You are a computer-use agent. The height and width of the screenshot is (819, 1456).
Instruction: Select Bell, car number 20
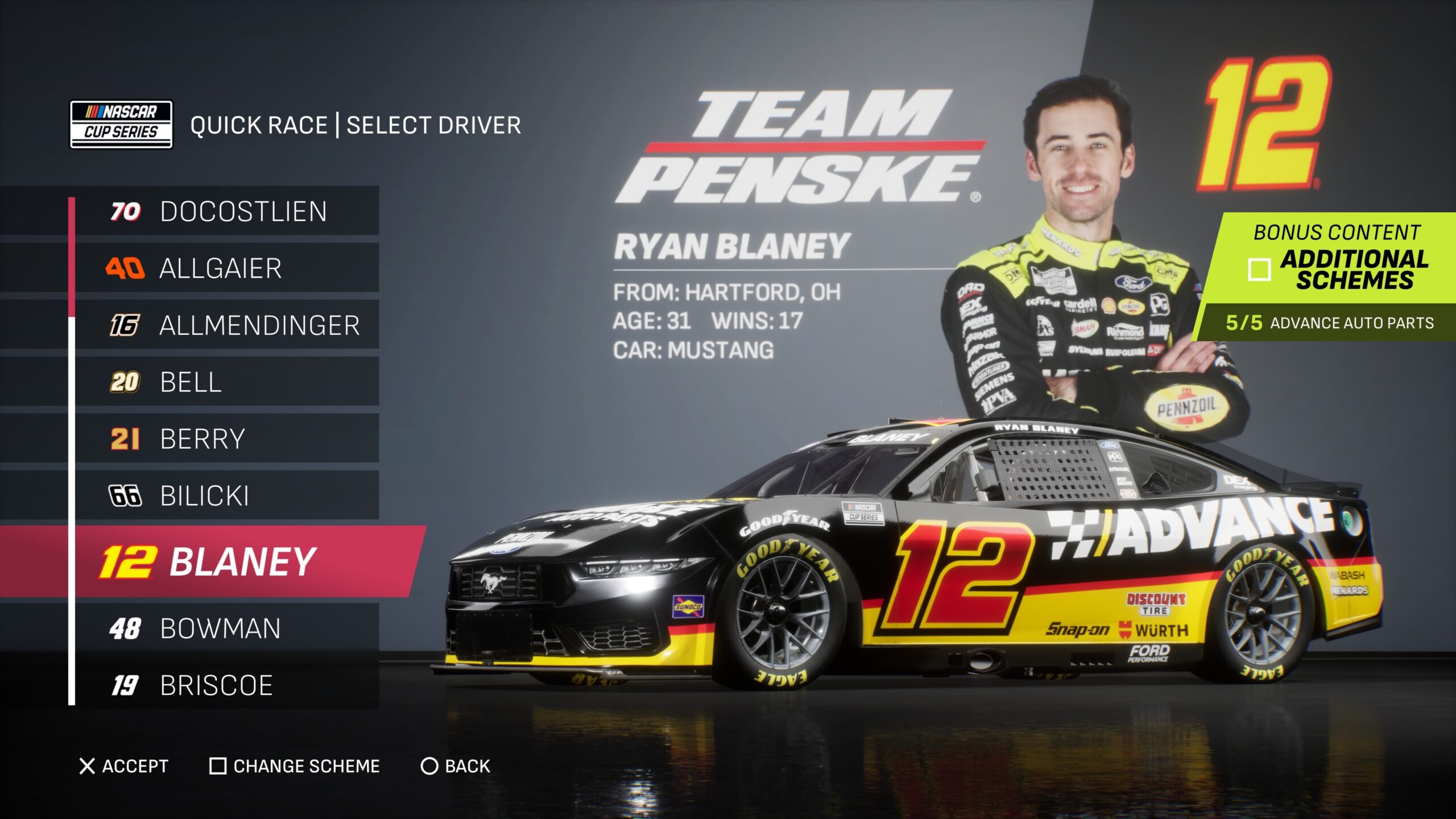click(x=226, y=382)
